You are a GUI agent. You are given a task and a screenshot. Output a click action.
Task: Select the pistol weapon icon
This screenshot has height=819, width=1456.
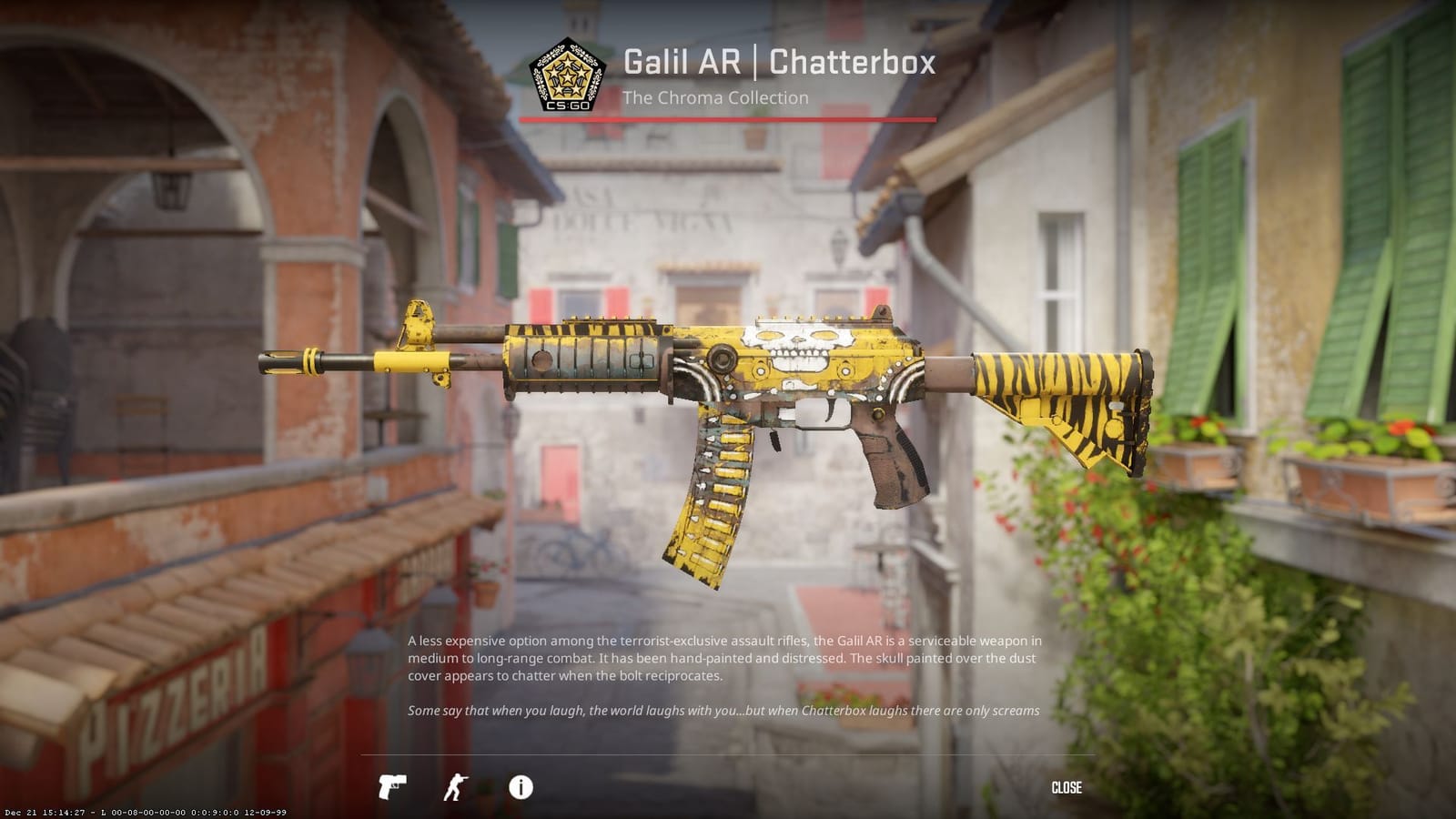[391, 788]
